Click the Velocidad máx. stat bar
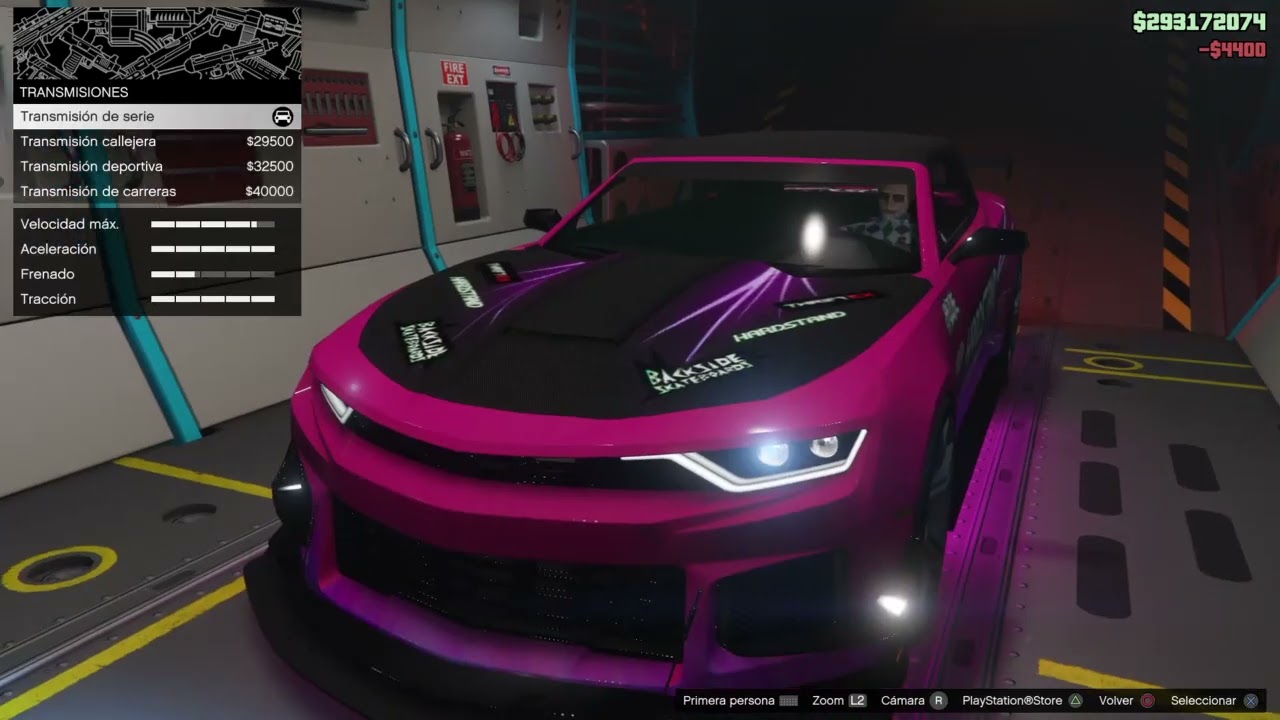1280x720 pixels. click(213, 224)
